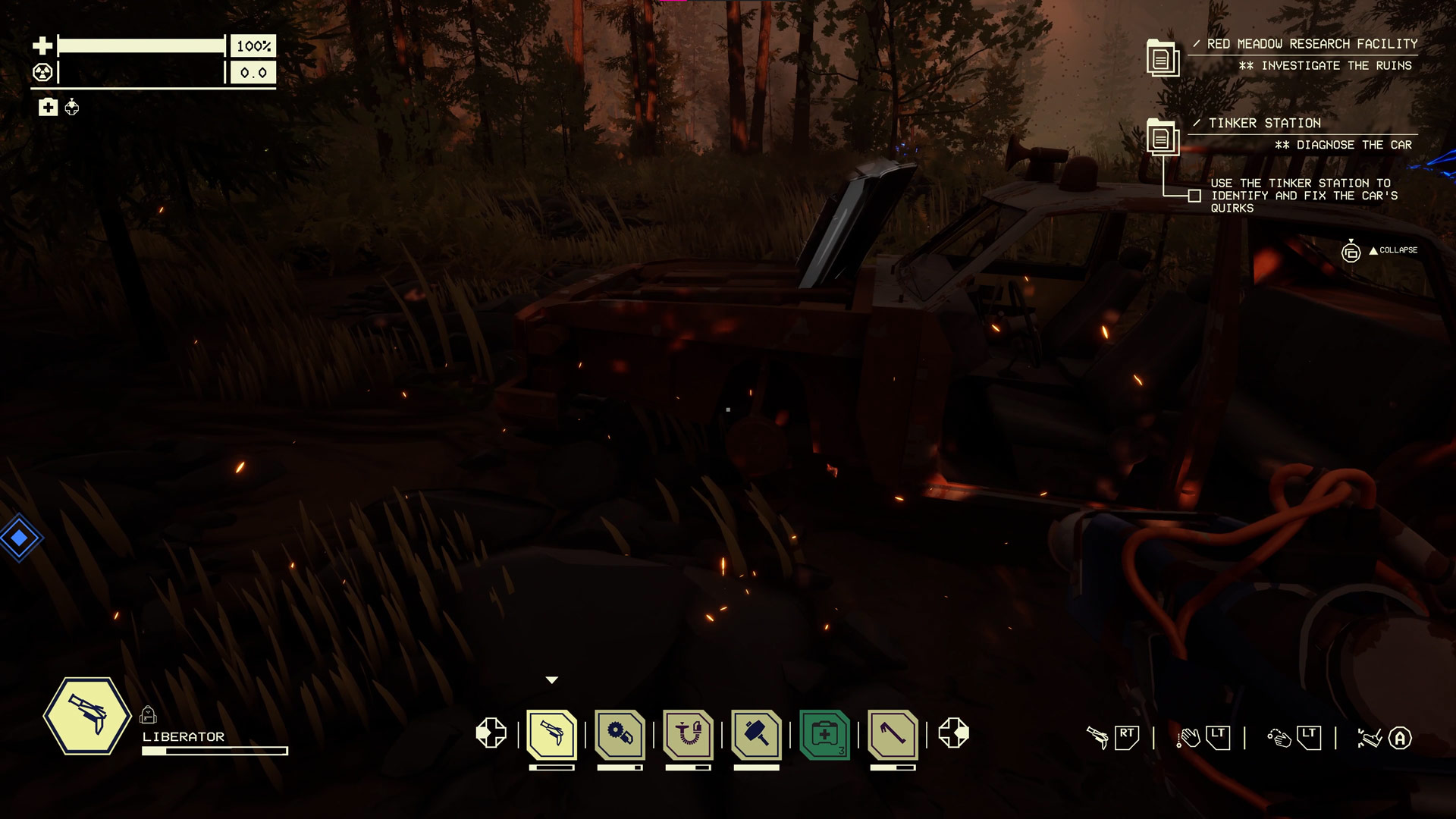Click the tinker station quirk task checkbox
Image resolution: width=1456 pixels, height=819 pixels.
(x=1194, y=196)
